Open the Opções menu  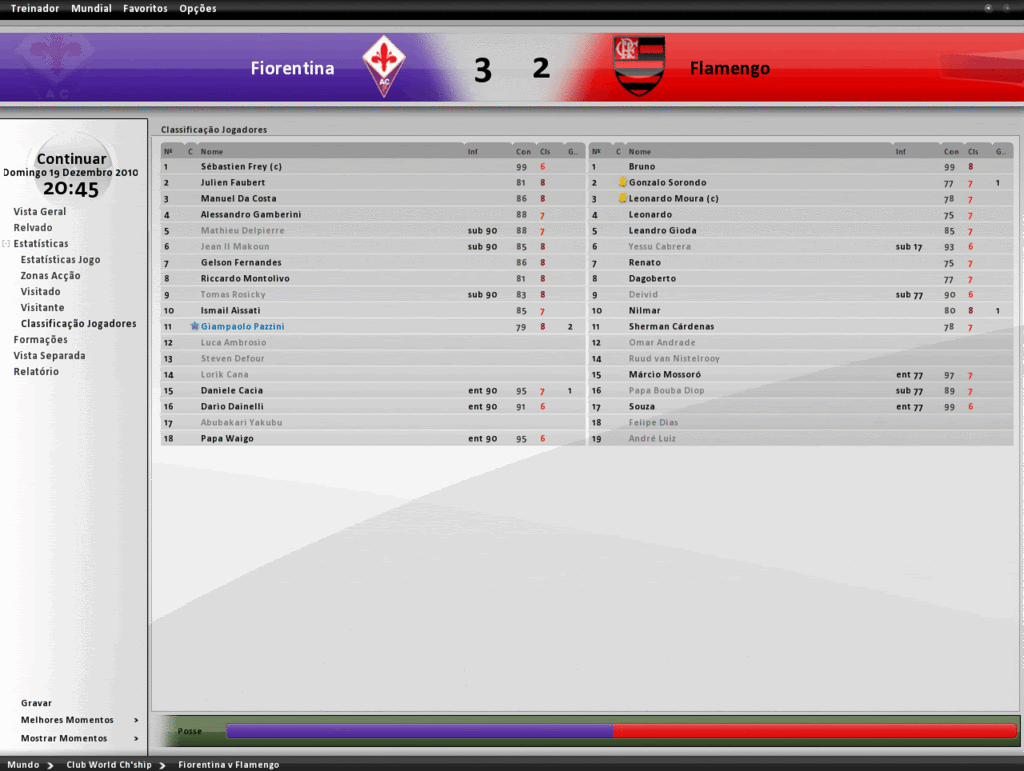click(197, 9)
